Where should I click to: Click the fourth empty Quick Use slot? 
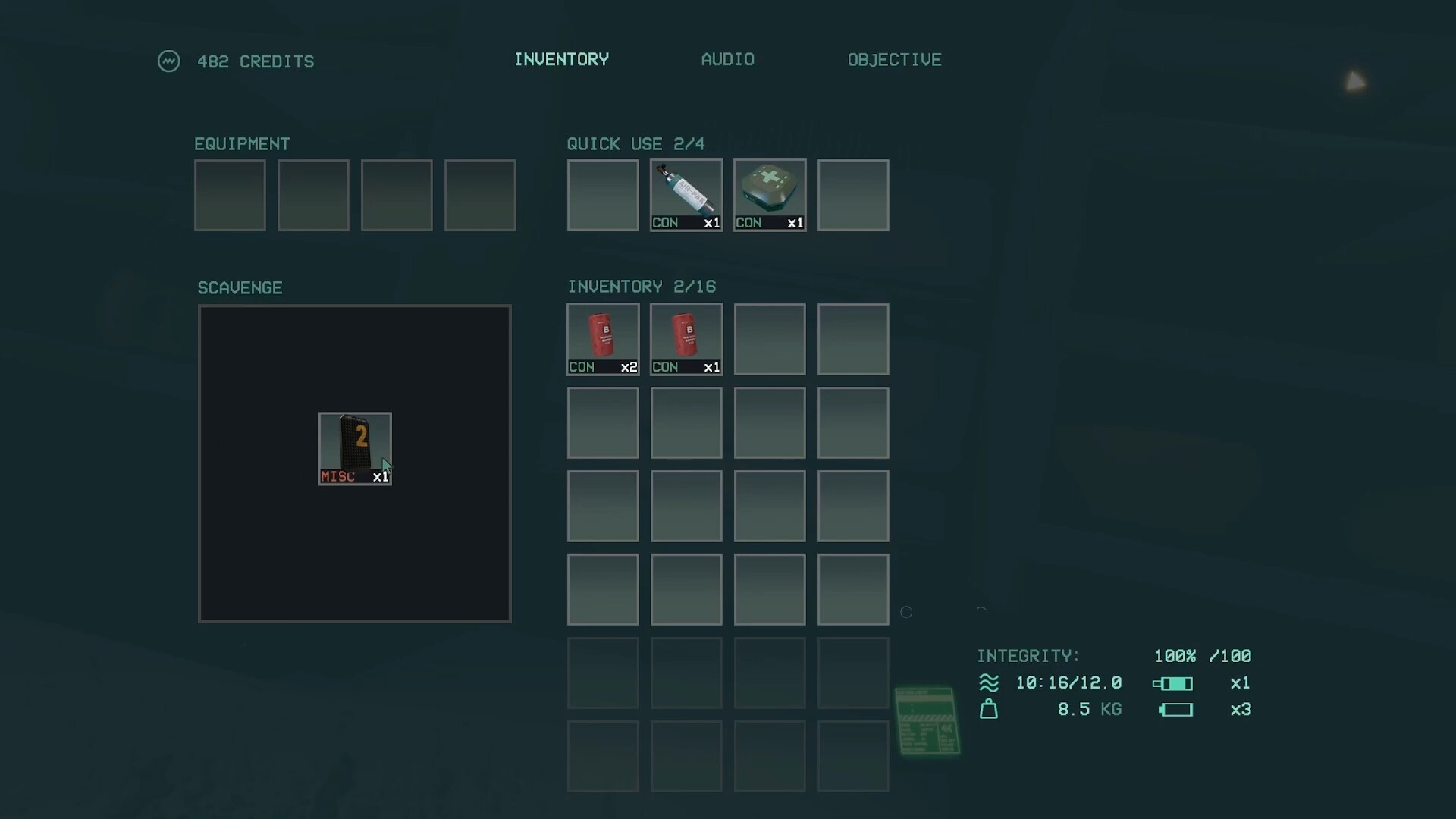point(853,195)
